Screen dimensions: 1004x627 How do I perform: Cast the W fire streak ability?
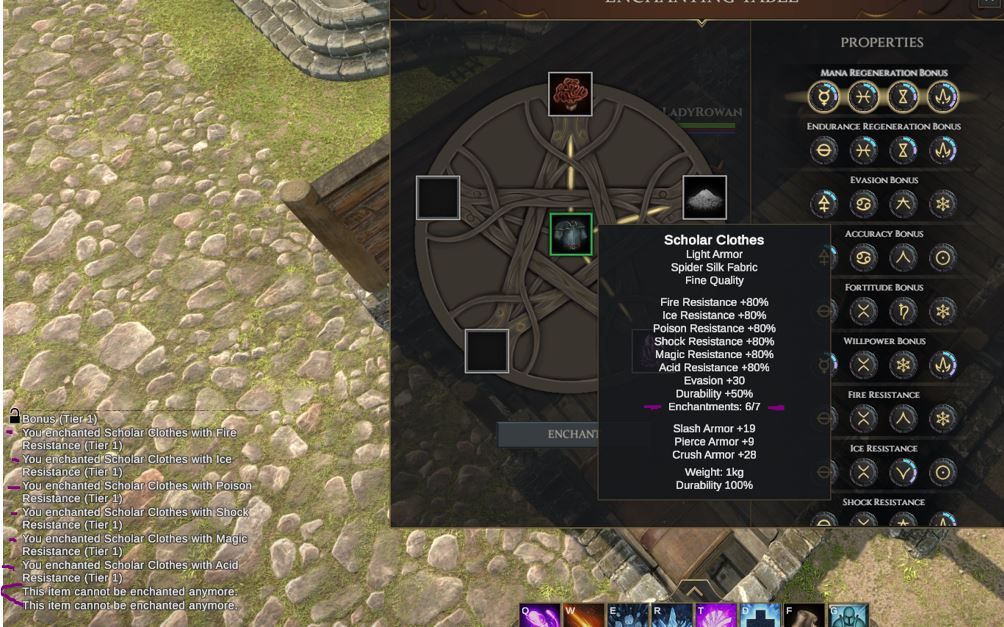pos(583,615)
